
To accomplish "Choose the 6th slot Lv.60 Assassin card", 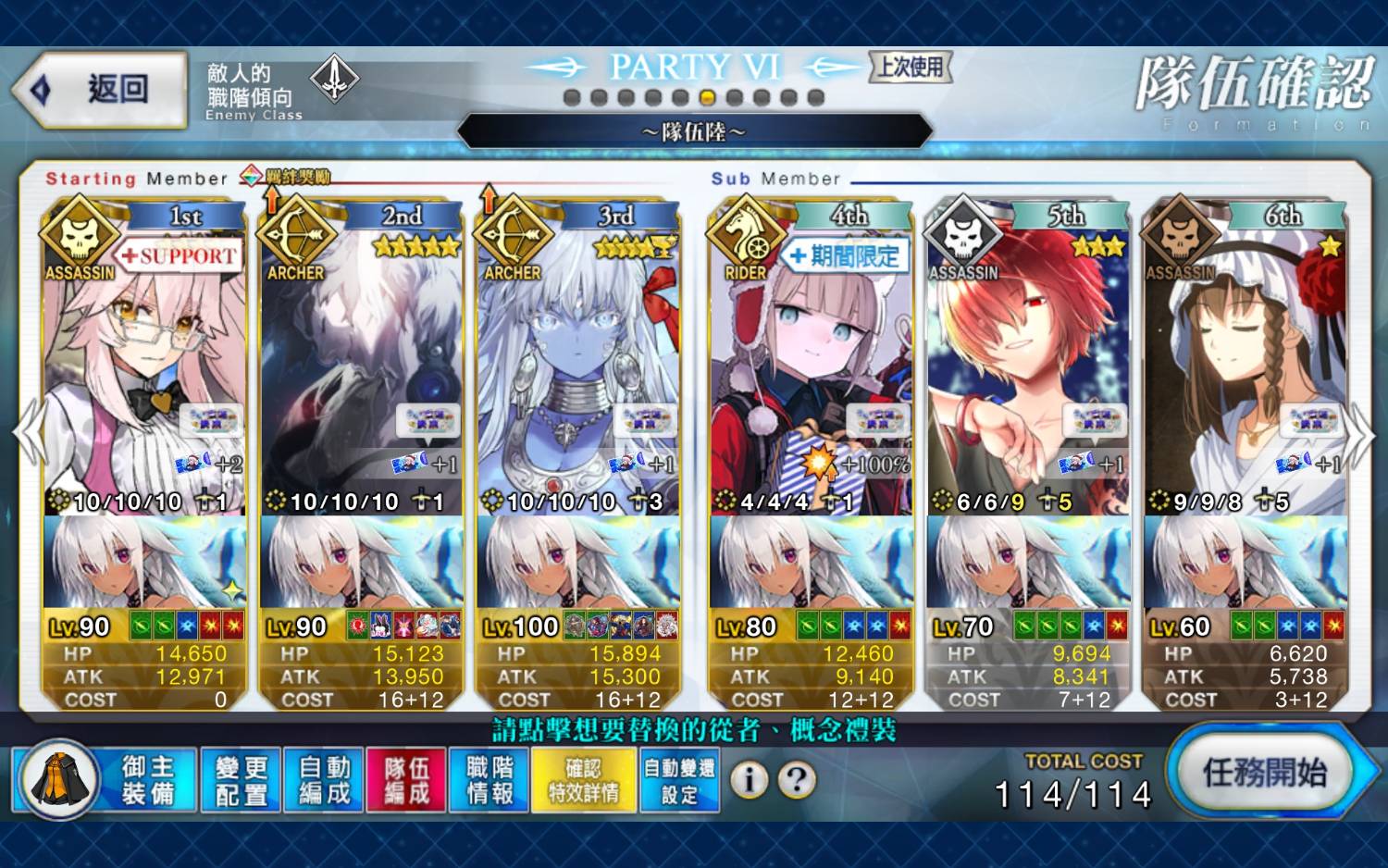I will [1245, 370].
